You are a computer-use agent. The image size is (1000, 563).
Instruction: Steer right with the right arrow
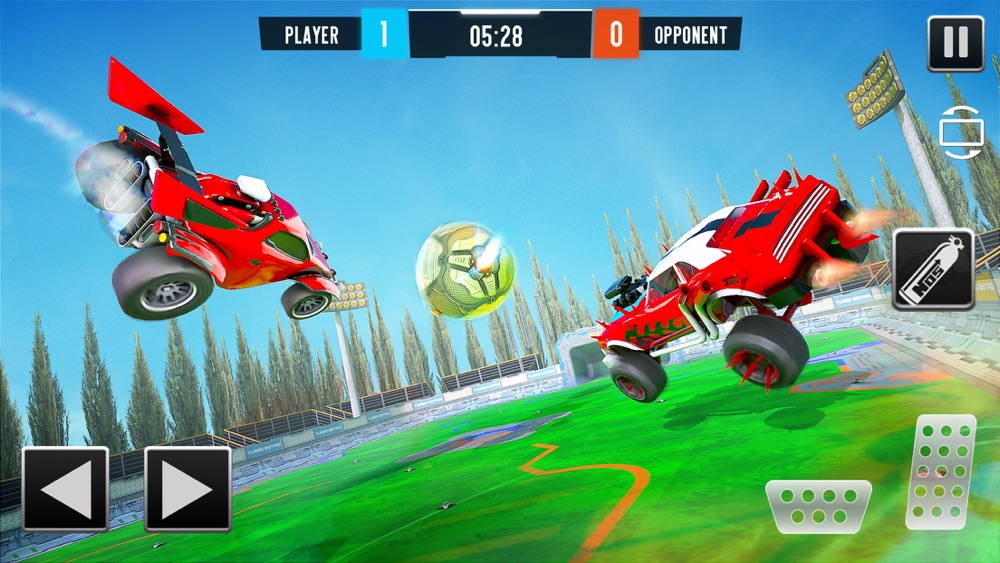tap(188, 489)
